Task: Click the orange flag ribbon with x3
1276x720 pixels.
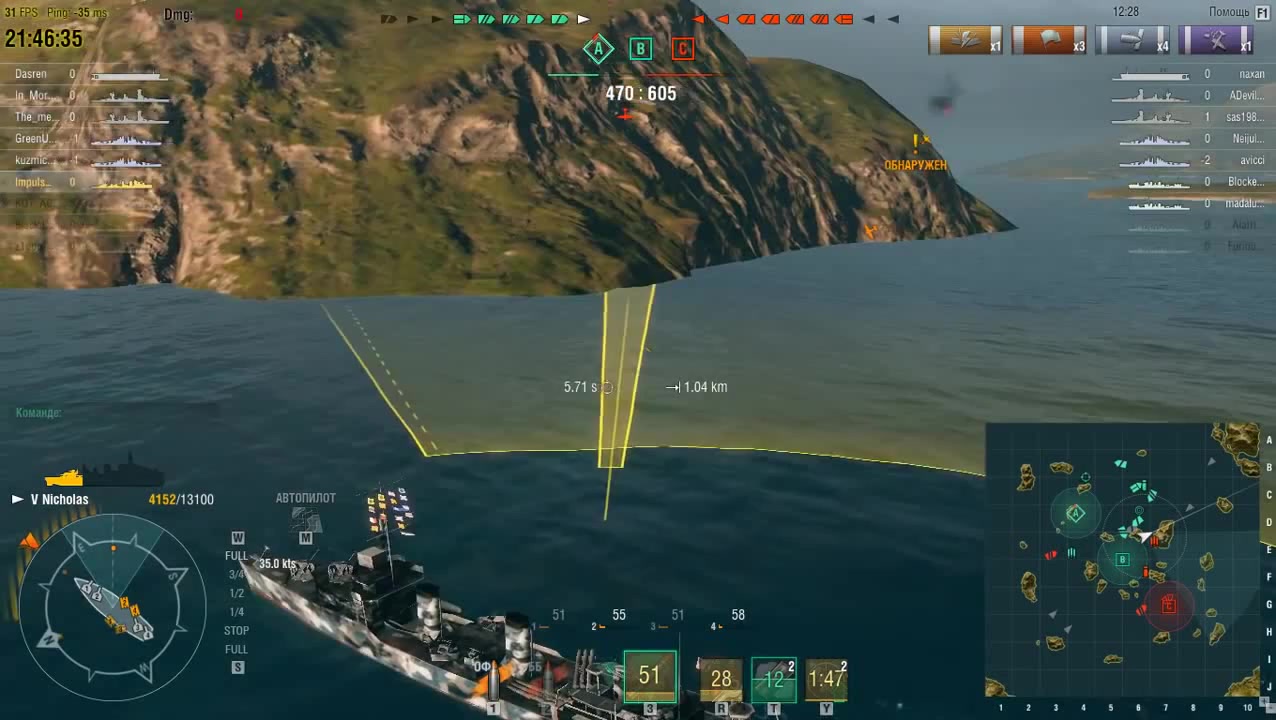Action: (1049, 40)
